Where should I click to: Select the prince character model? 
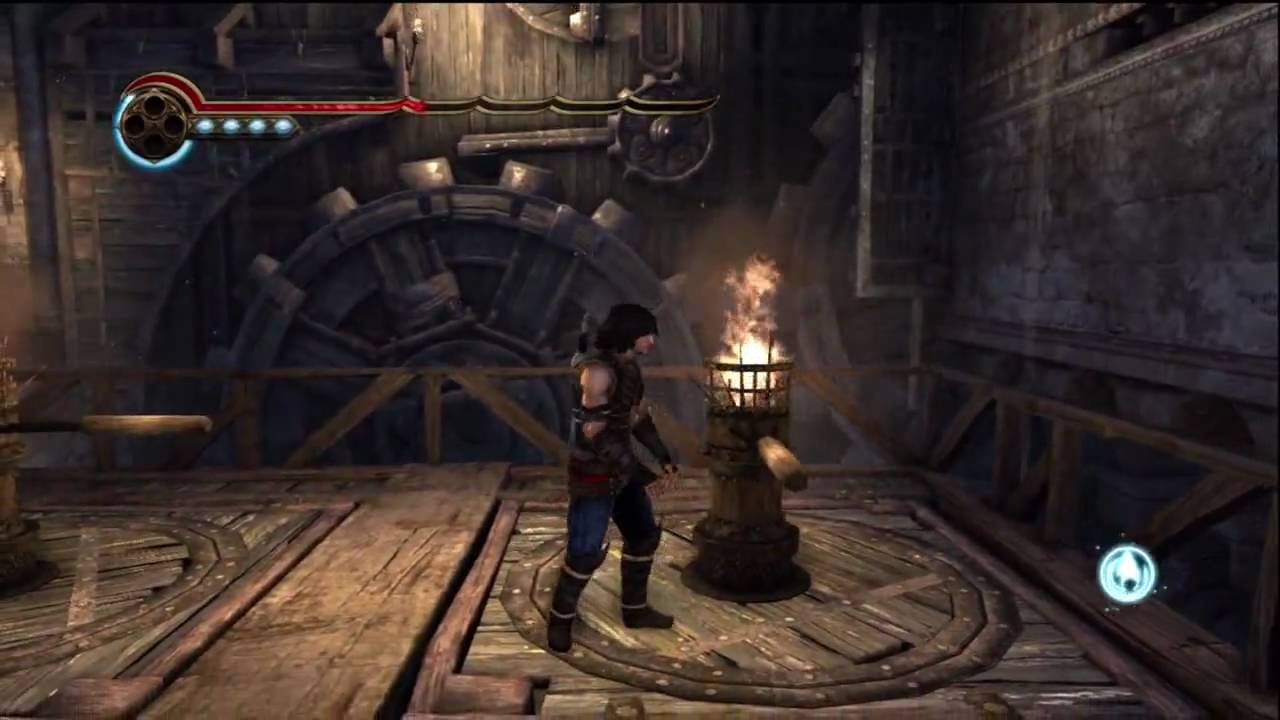pos(610,470)
